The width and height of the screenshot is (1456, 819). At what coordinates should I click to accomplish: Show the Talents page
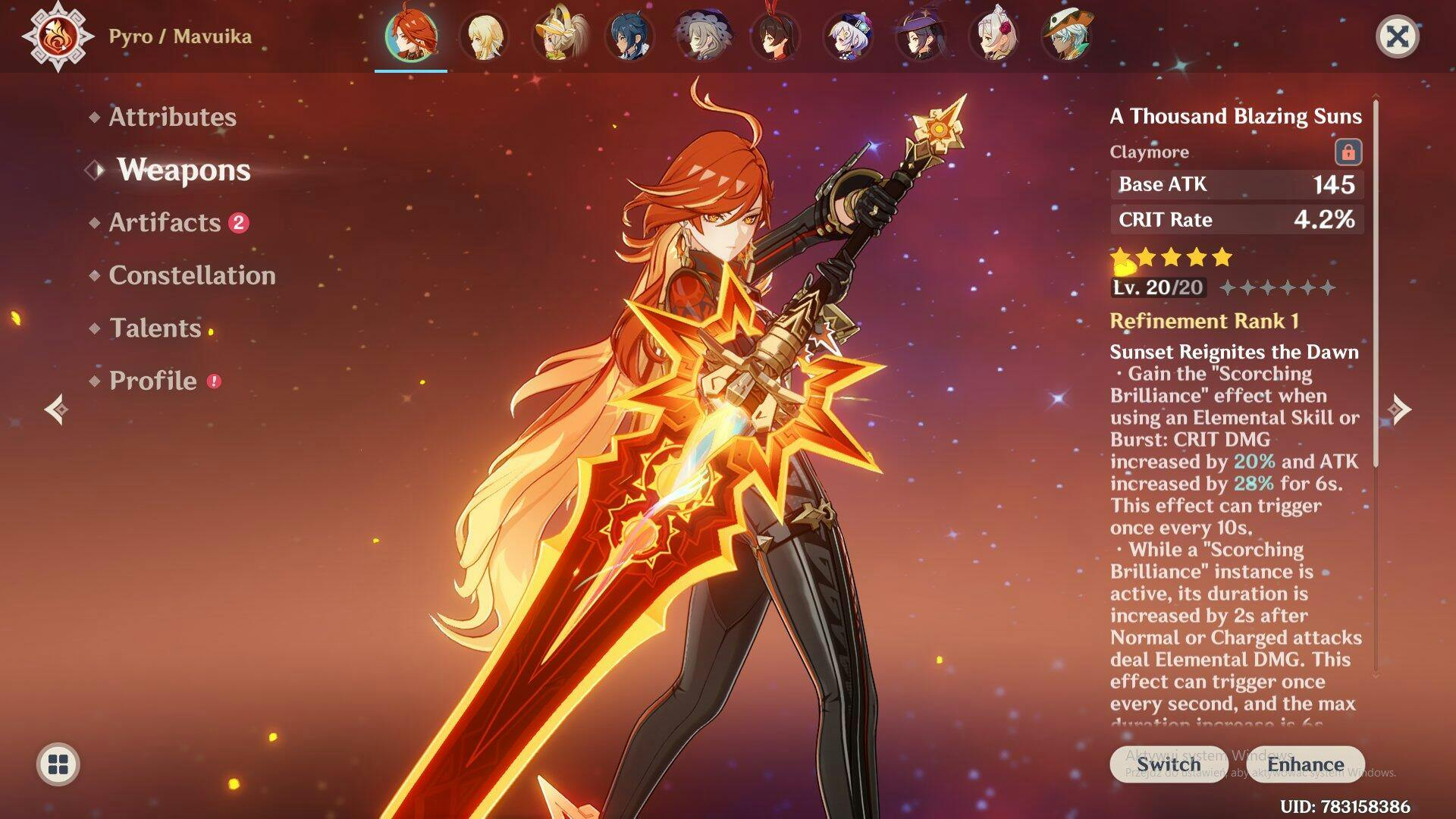click(x=155, y=328)
